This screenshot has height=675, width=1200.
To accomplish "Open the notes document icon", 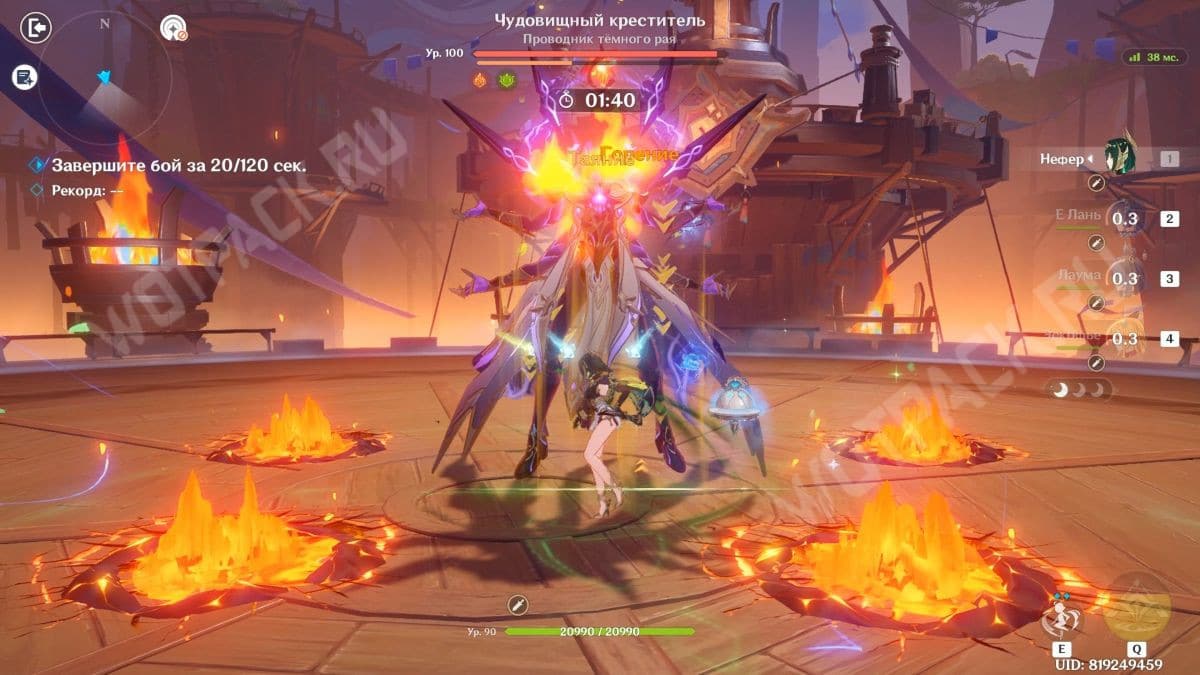I will pyautogui.click(x=25, y=77).
